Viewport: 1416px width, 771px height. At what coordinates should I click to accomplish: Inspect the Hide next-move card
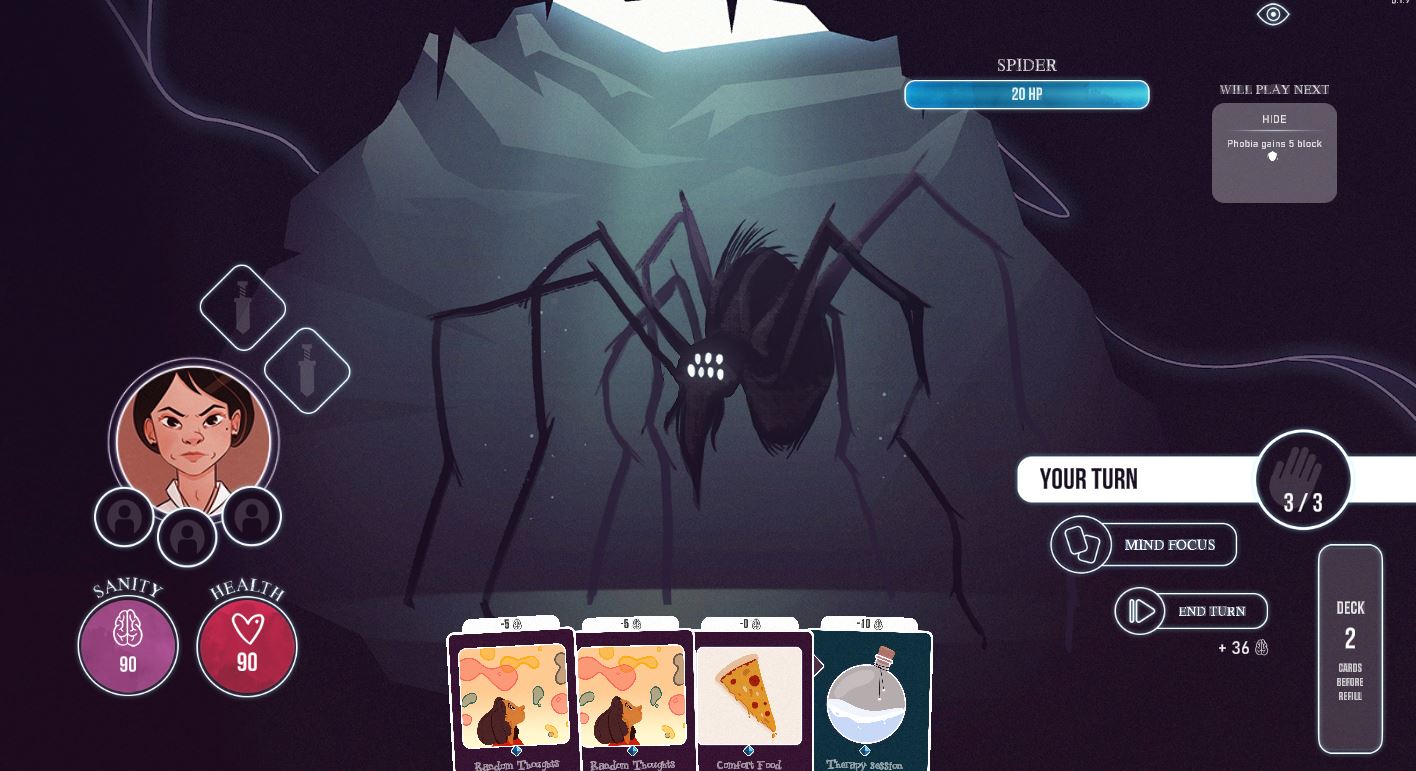[1274, 152]
